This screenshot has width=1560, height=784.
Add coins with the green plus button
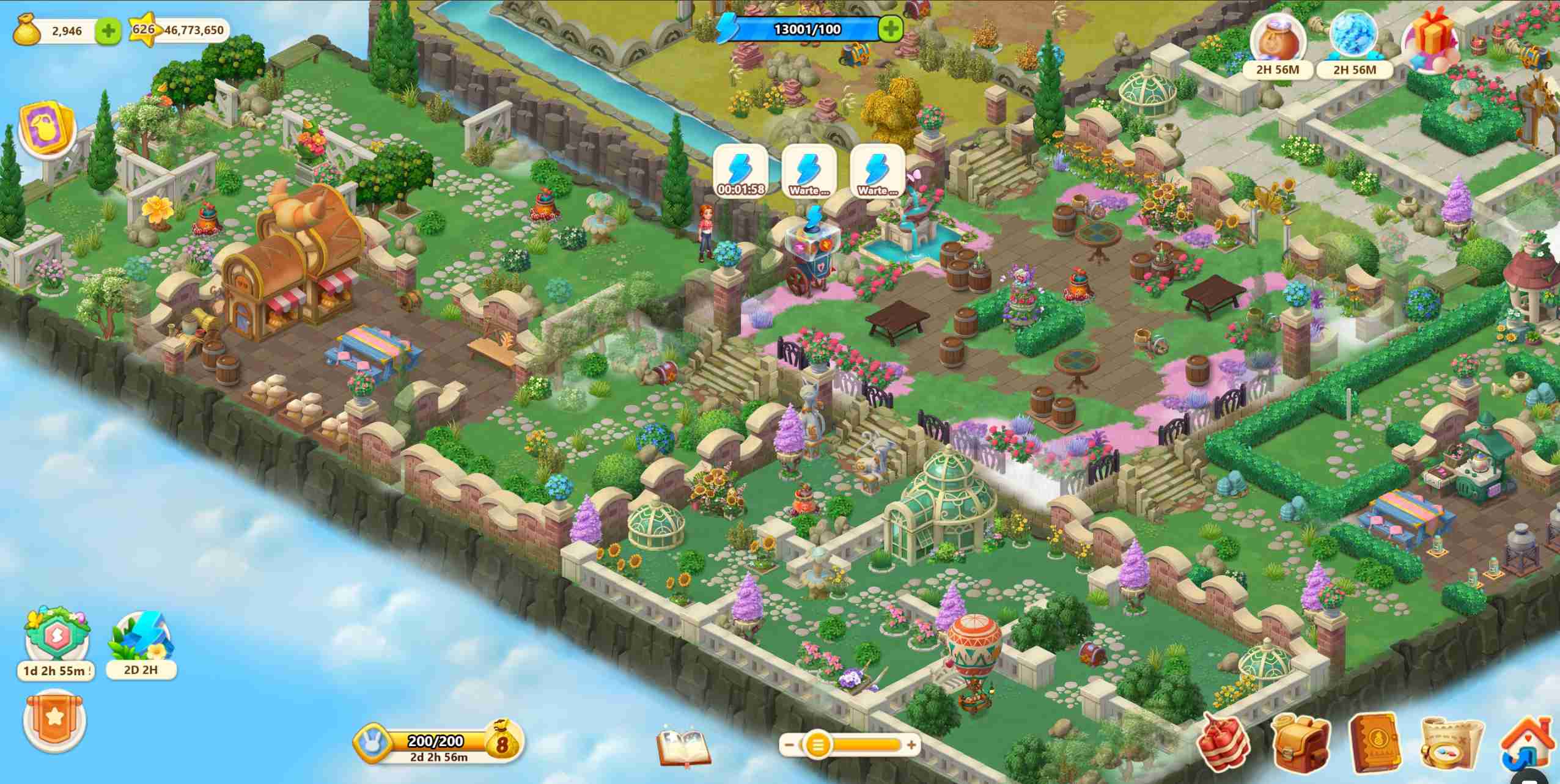[109, 31]
